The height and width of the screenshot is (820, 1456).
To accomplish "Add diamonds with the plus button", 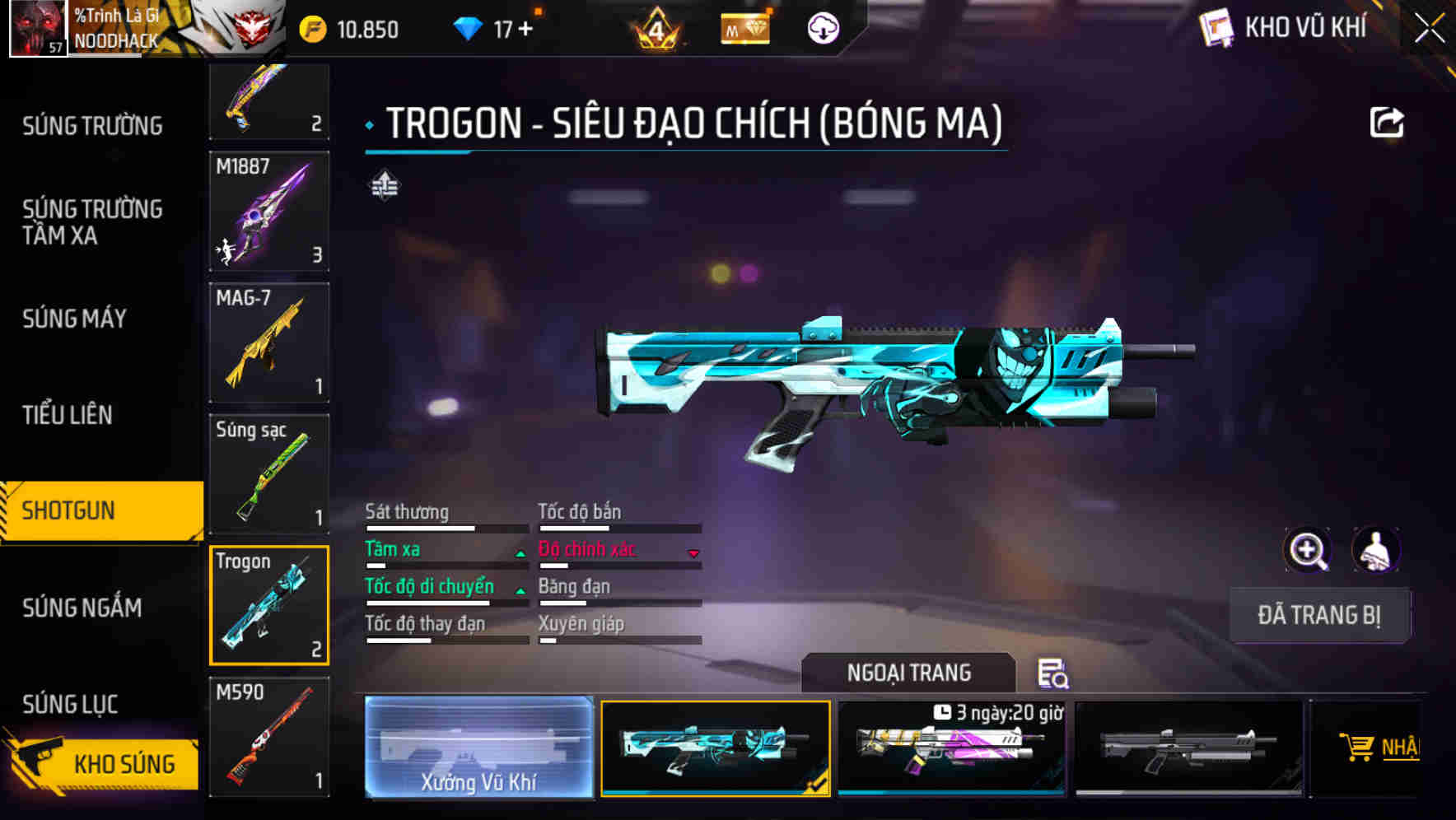I will click(x=525, y=30).
